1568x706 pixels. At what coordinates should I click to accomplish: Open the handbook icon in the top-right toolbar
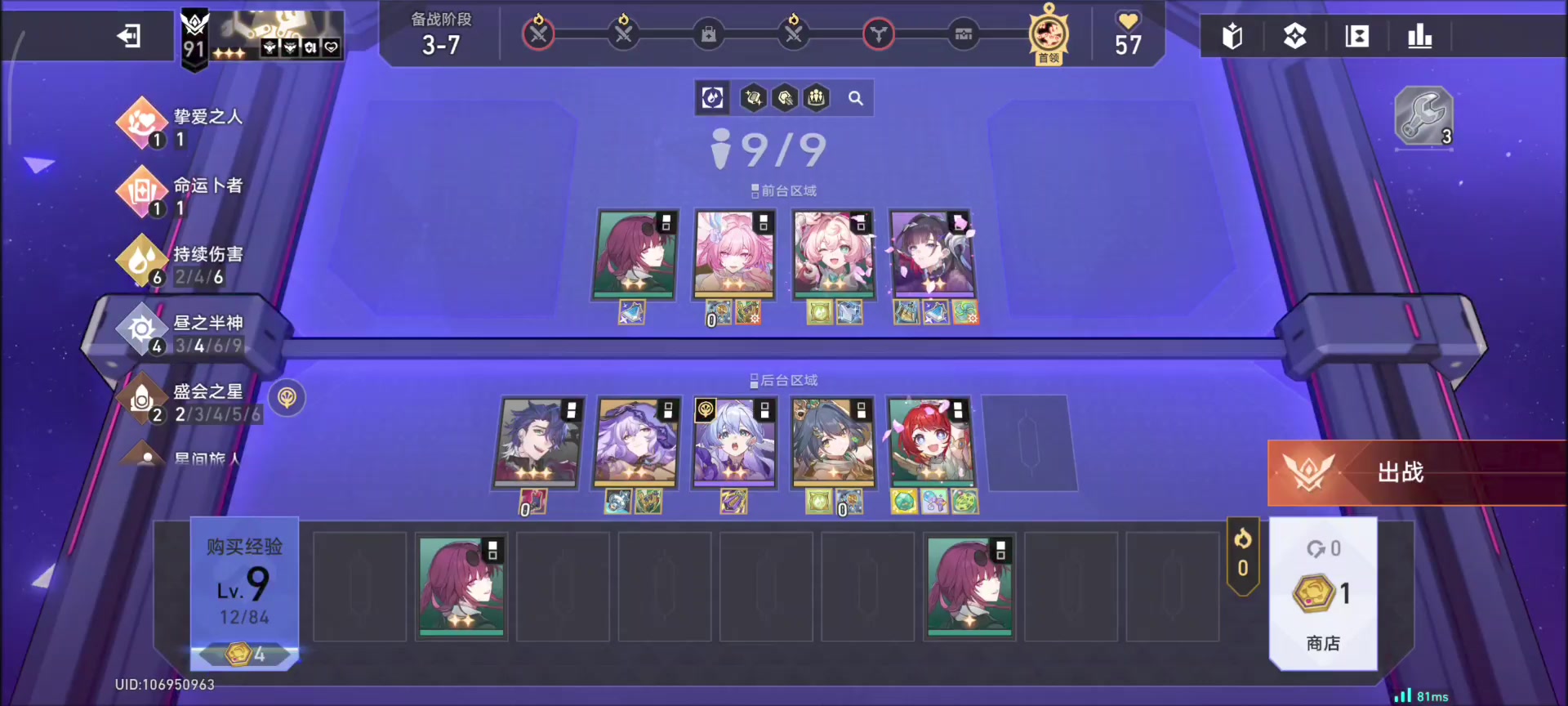[1232, 36]
